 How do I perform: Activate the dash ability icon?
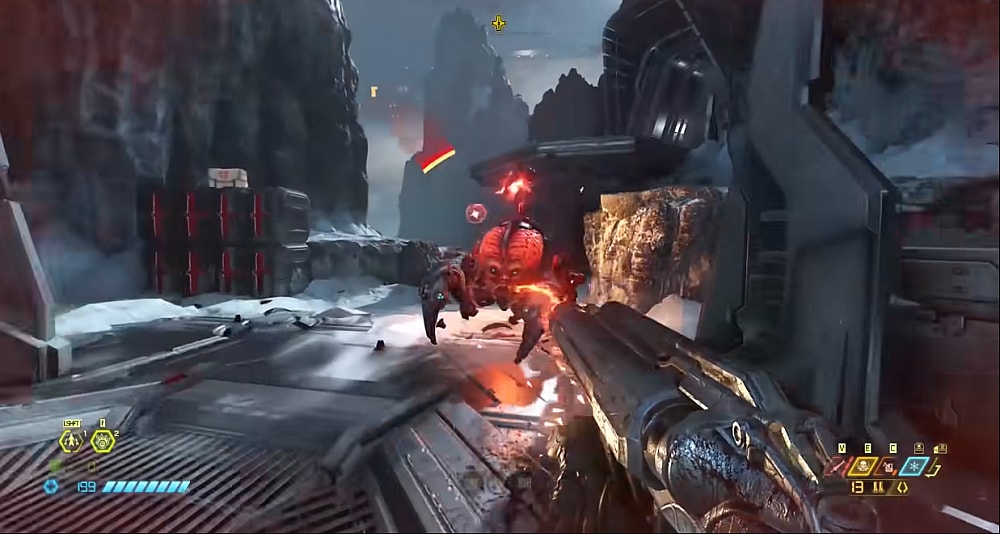click(72, 441)
